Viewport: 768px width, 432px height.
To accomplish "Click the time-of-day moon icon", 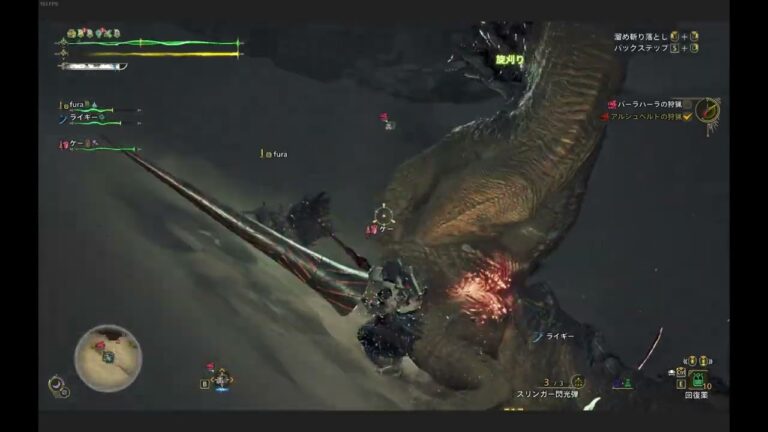I will pyautogui.click(x=56, y=381).
